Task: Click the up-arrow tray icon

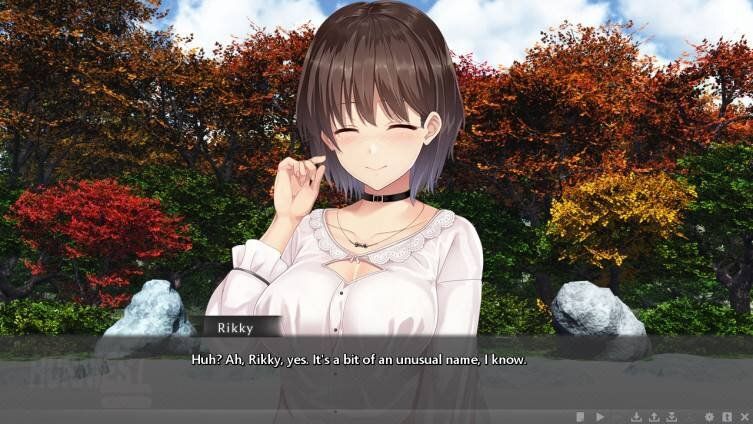Action: (654, 416)
